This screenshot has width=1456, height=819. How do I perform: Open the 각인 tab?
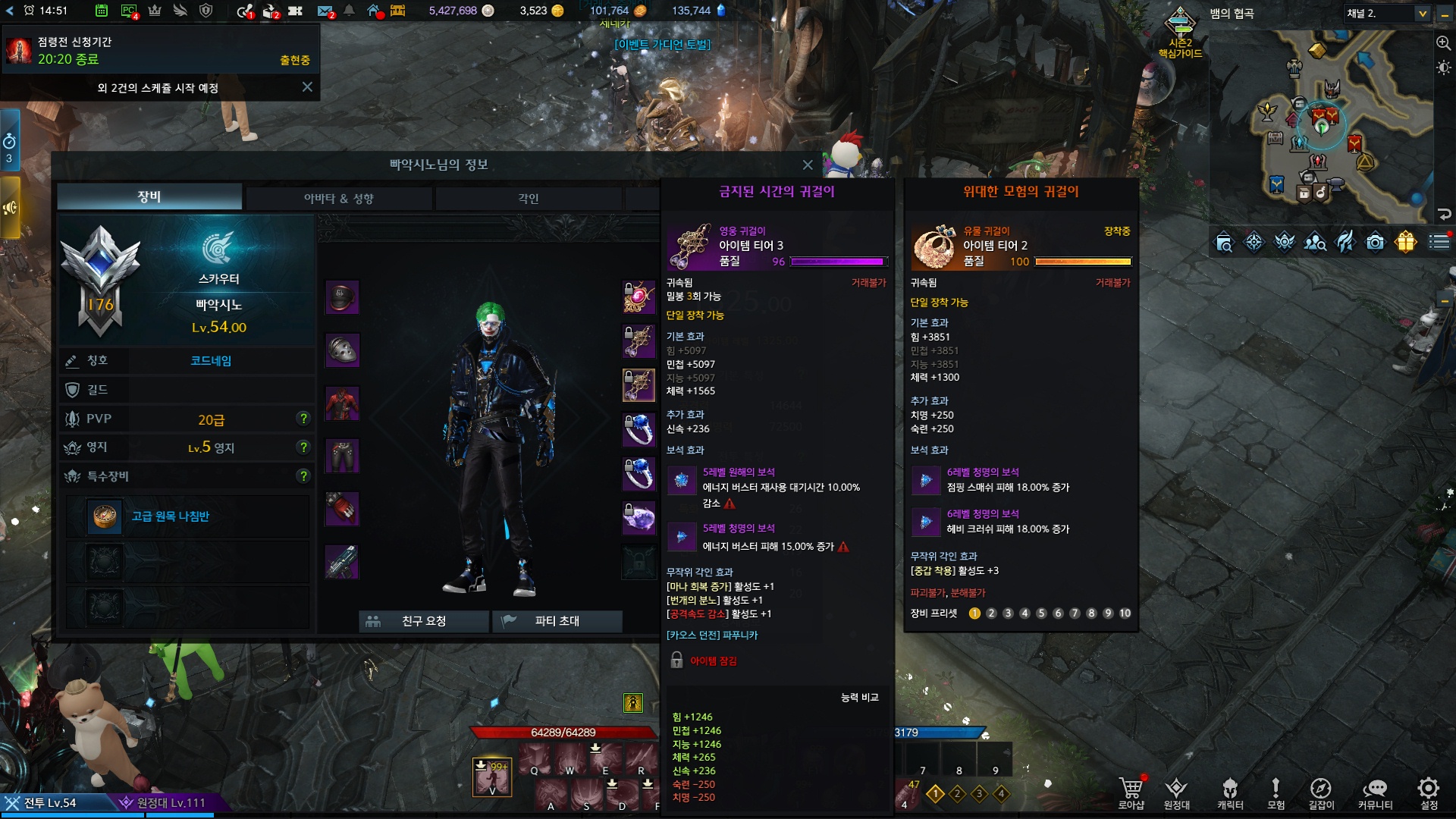528,198
